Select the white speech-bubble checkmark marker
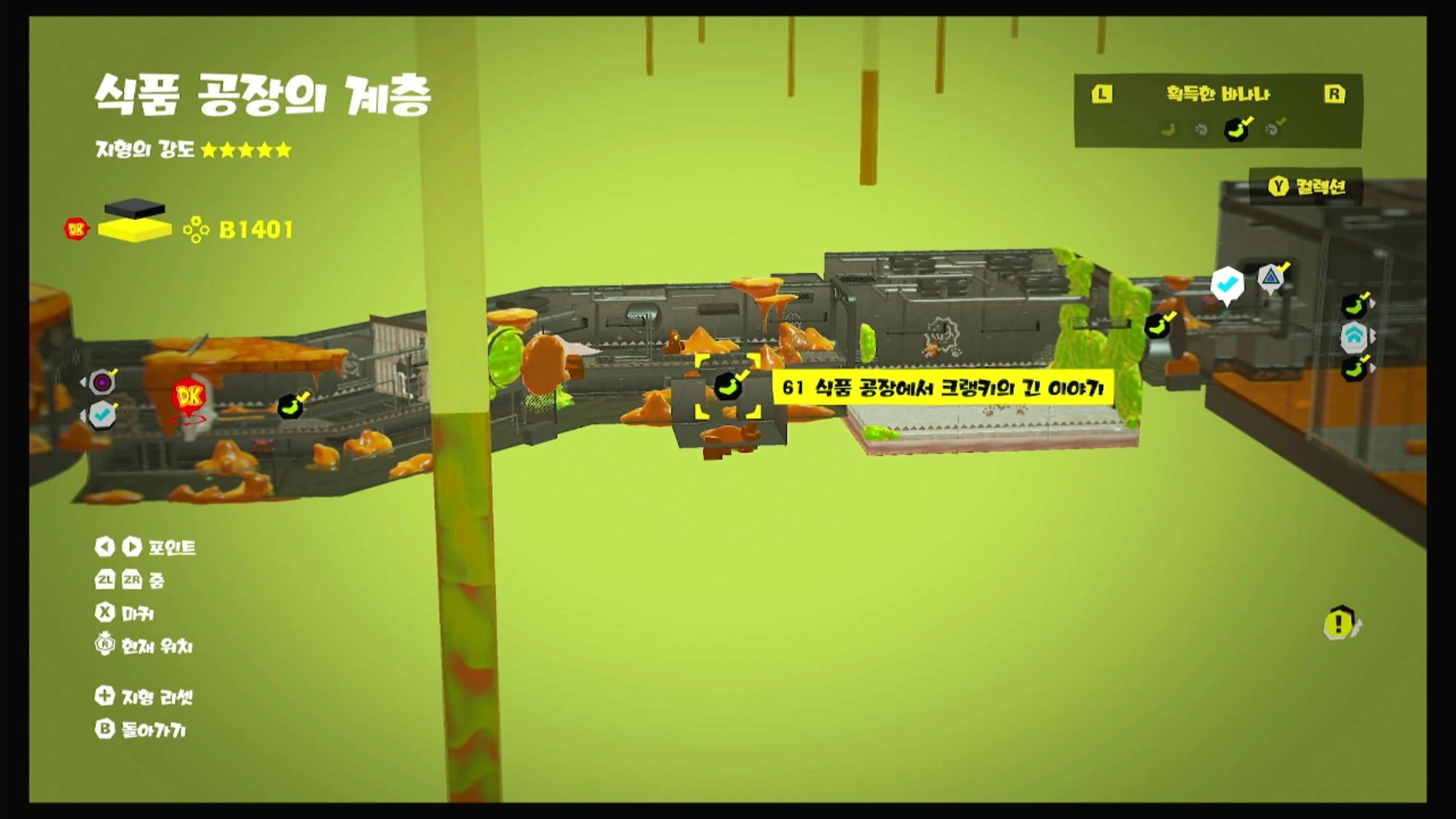This screenshot has width=1456, height=819. [x=1227, y=283]
